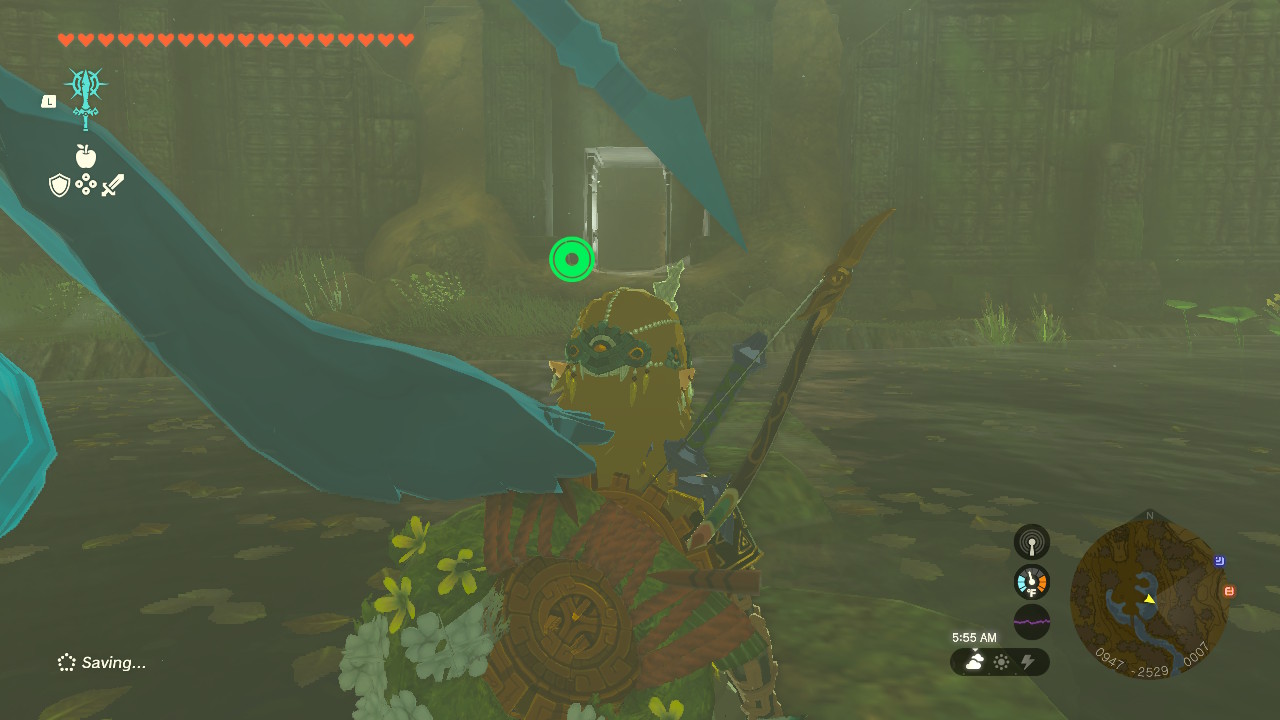Click the green sensor target reticle

[571, 259]
